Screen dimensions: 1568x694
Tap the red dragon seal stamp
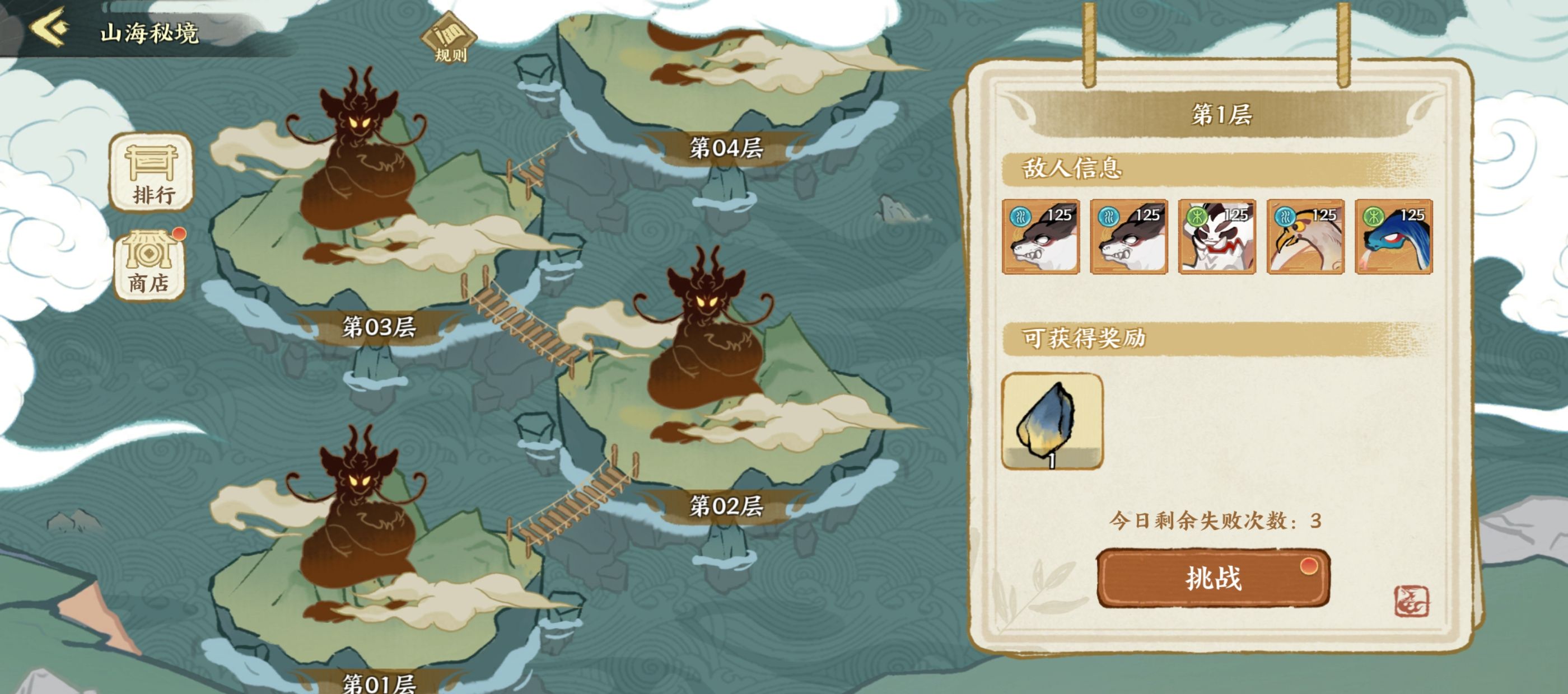[1411, 601]
